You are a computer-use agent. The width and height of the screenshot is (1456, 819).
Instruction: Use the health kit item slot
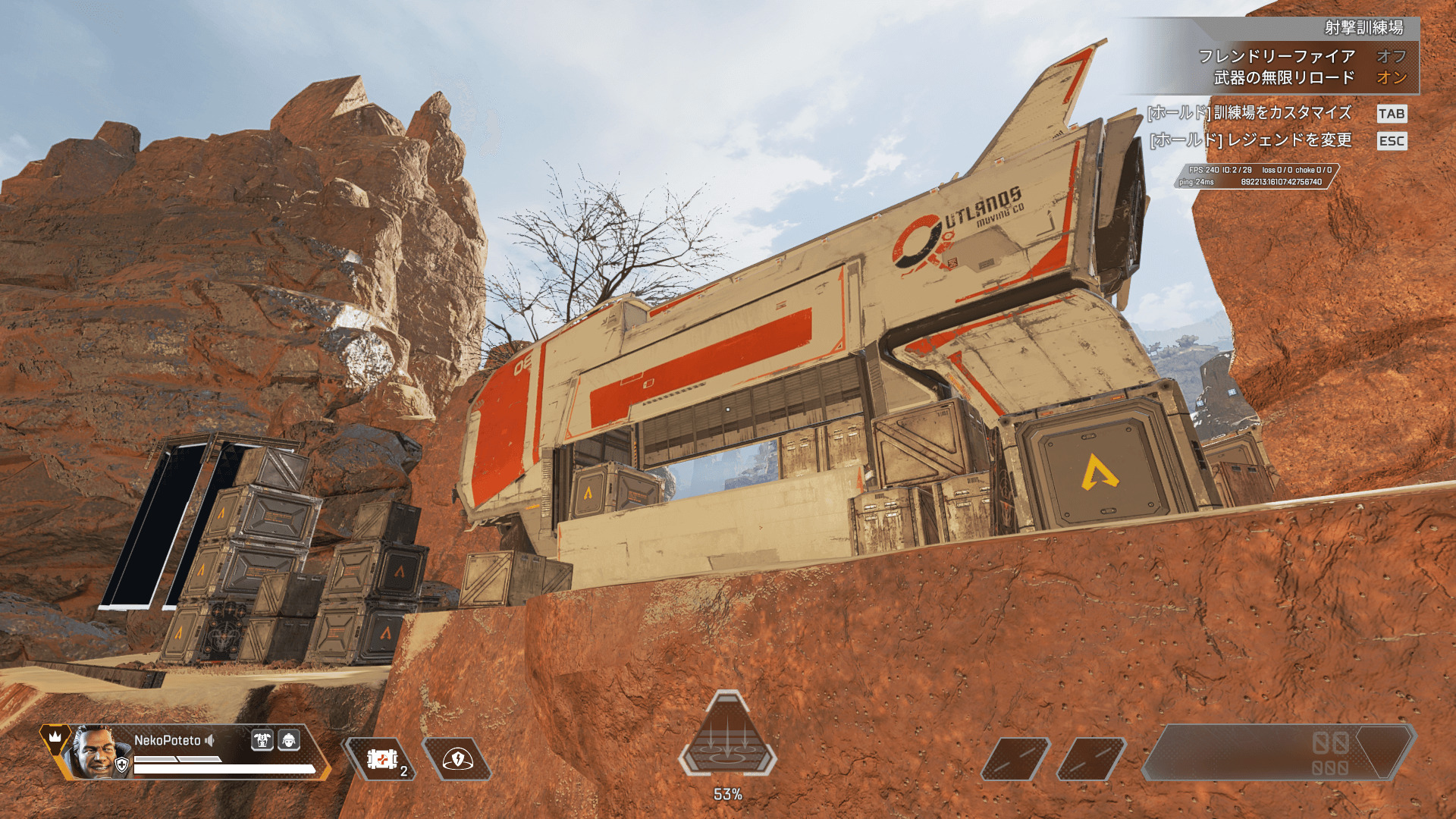click(381, 758)
